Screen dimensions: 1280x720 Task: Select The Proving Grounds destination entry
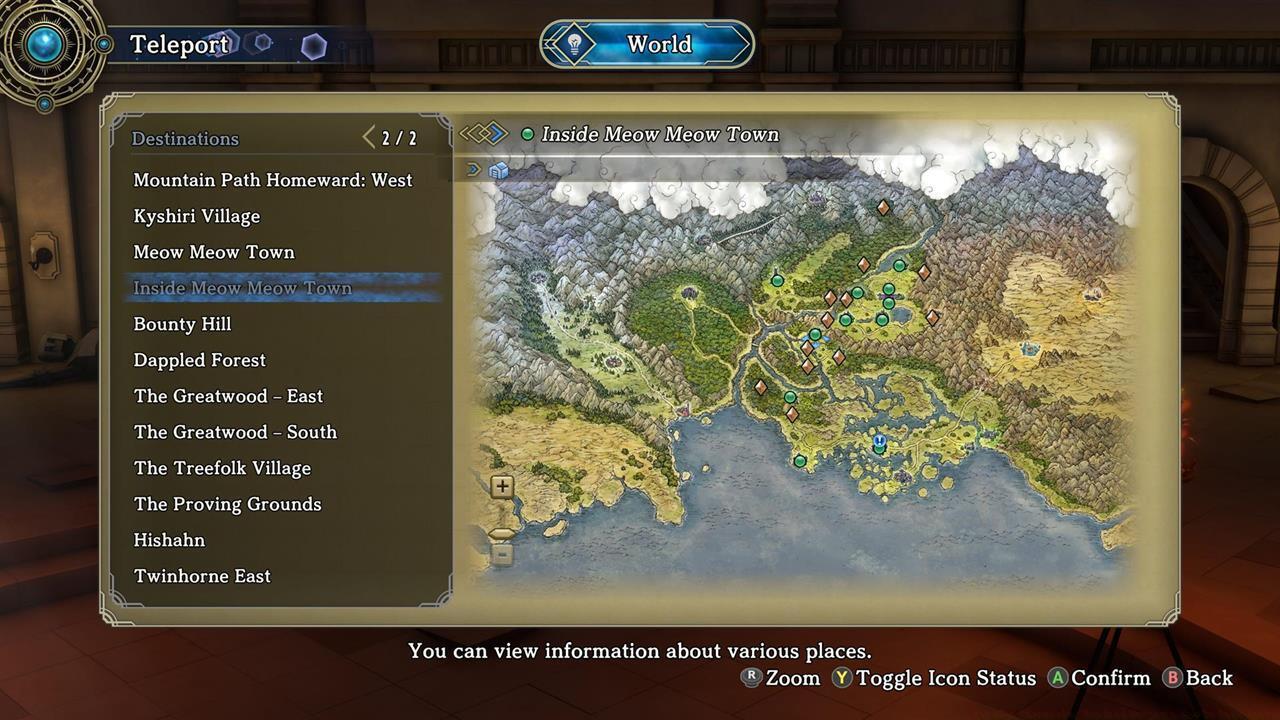point(227,504)
